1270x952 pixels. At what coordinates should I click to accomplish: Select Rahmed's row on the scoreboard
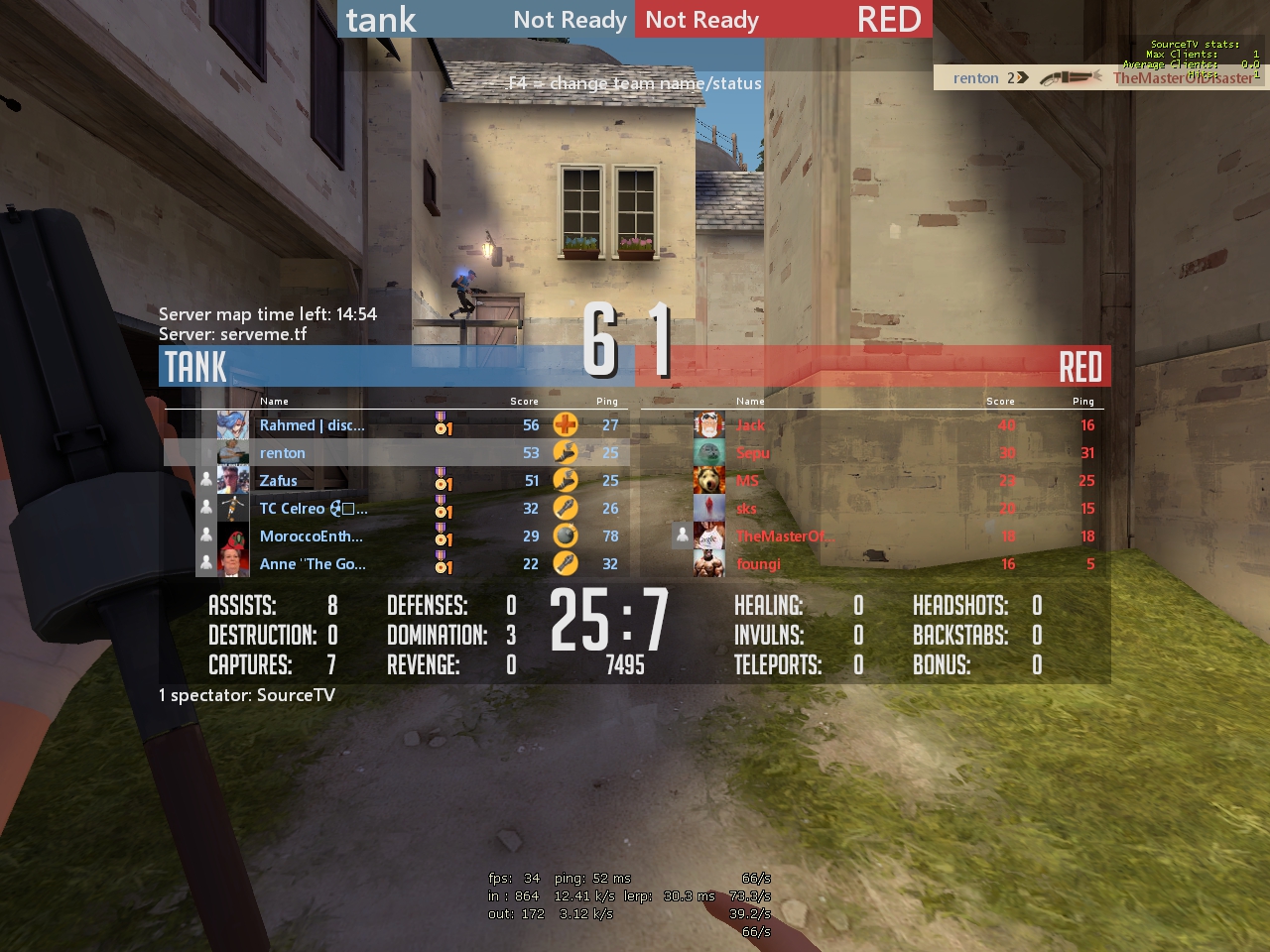point(312,425)
